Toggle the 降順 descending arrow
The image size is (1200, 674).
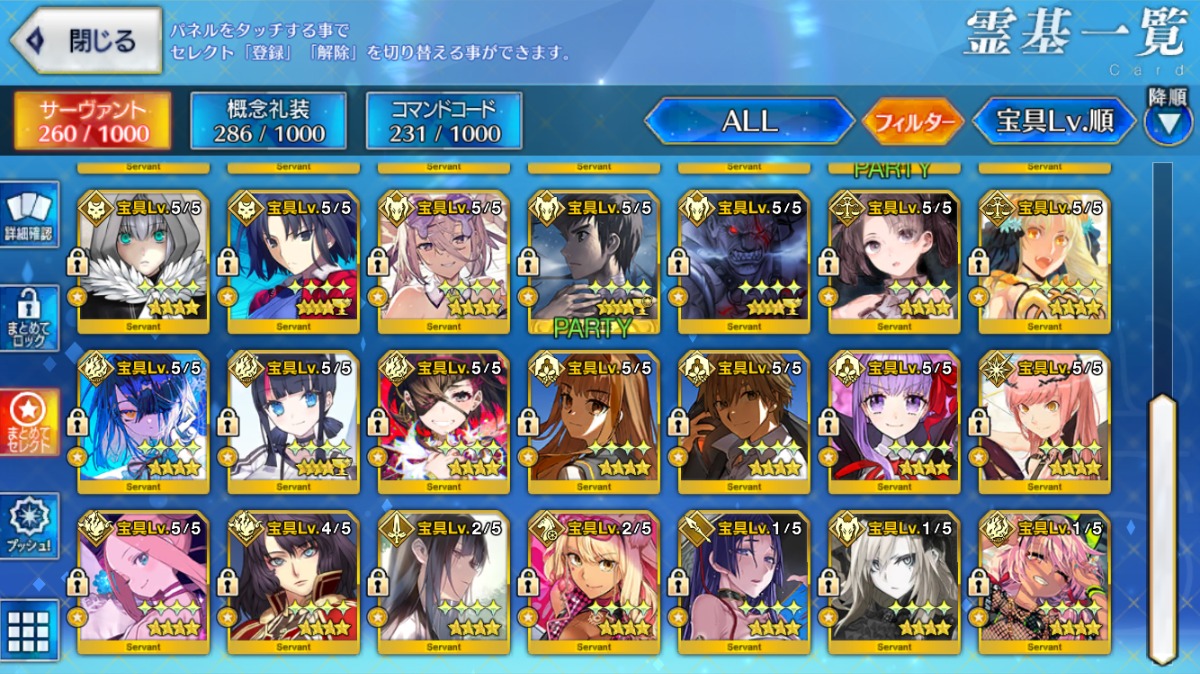[x=1167, y=120]
